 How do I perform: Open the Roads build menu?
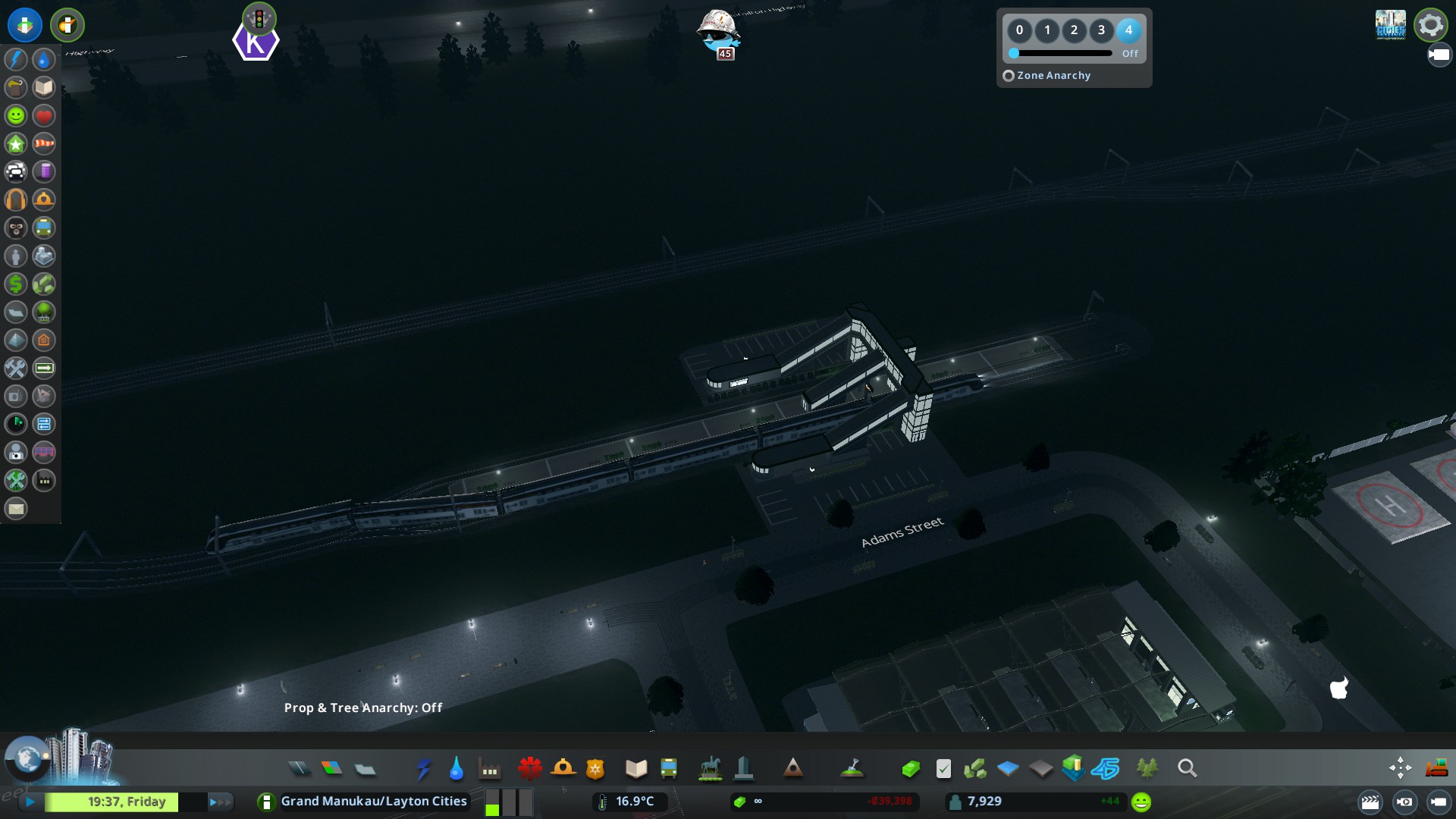300,769
